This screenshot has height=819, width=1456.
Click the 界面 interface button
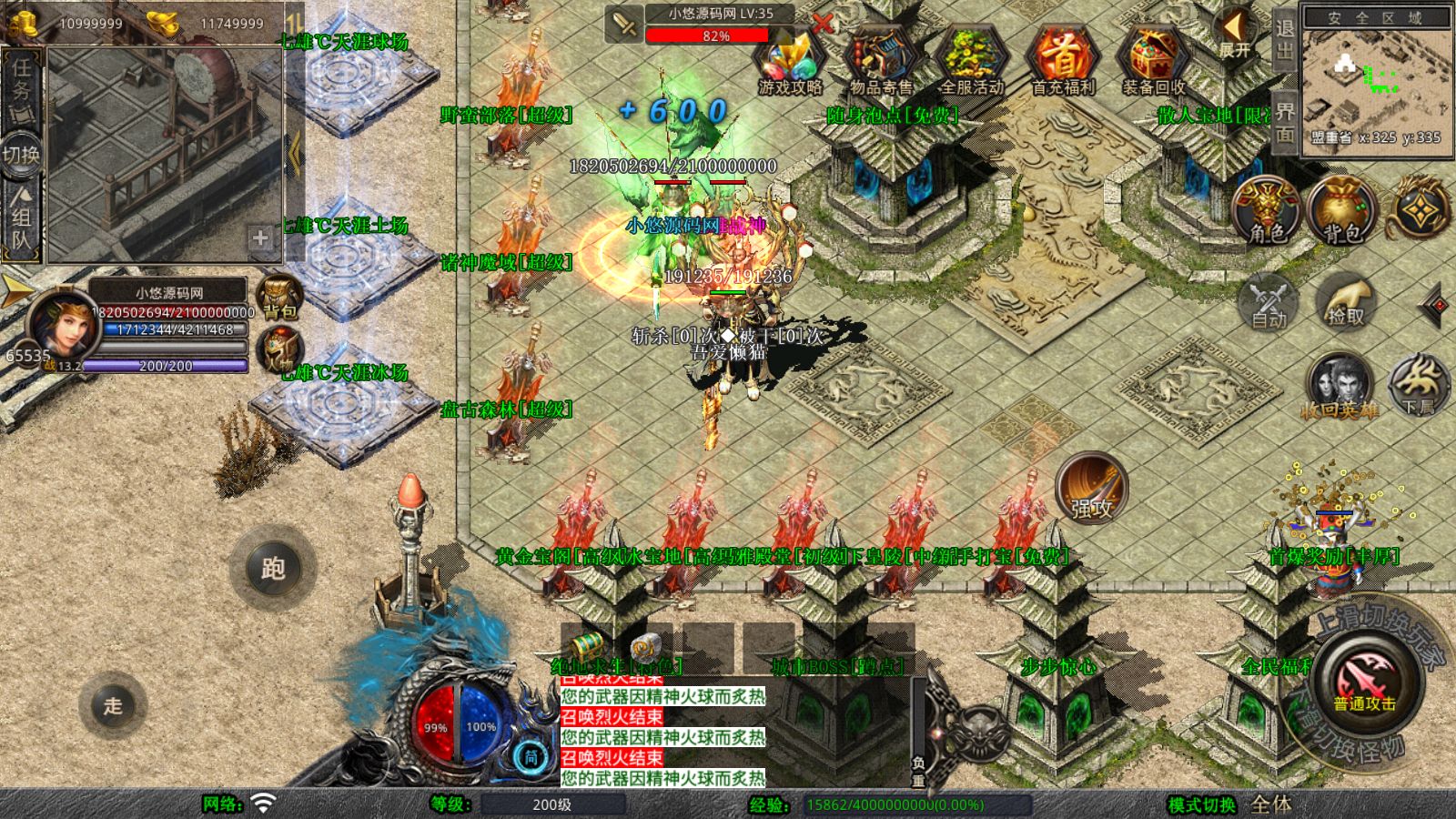pyautogui.click(x=1284, y=122)
